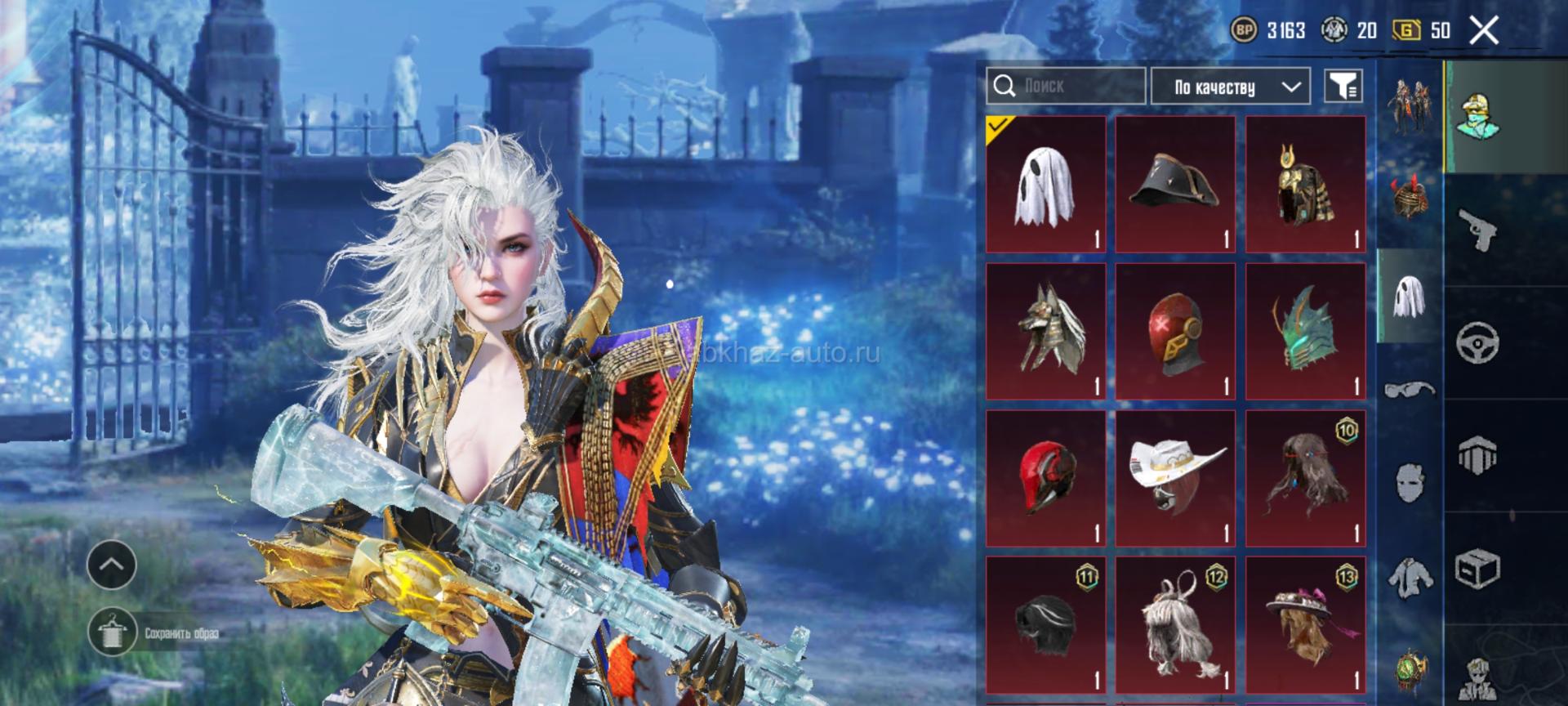
Task: Click the search field labeled Поиск
Action: (1066, 86)
